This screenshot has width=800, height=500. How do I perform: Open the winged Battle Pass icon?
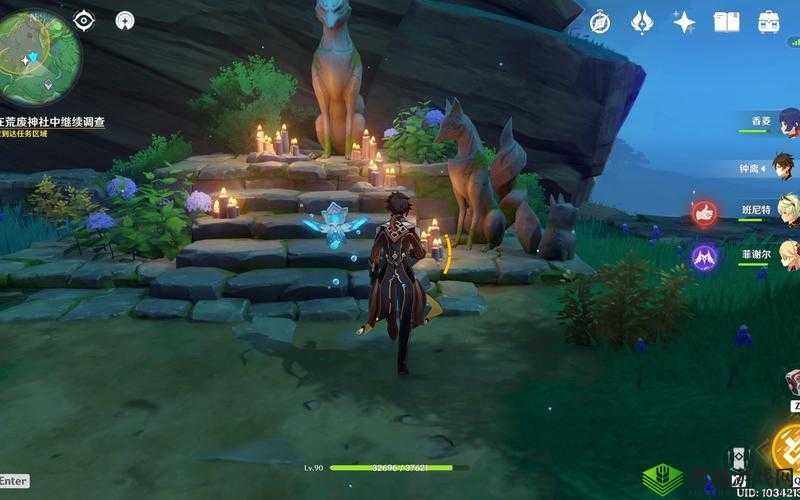click(x=641, y=21)
